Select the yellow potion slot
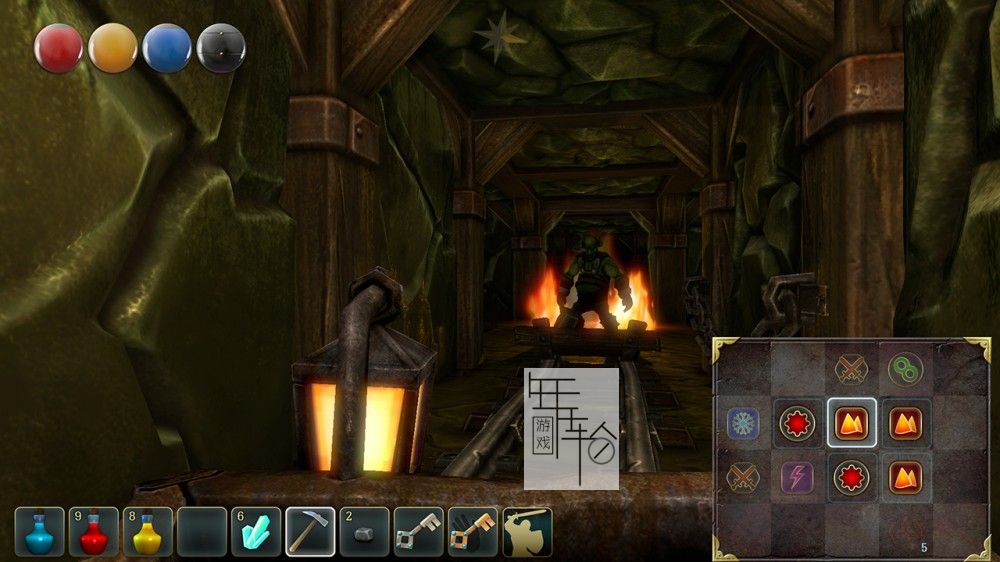1000x562 pixels. point(148,532)
